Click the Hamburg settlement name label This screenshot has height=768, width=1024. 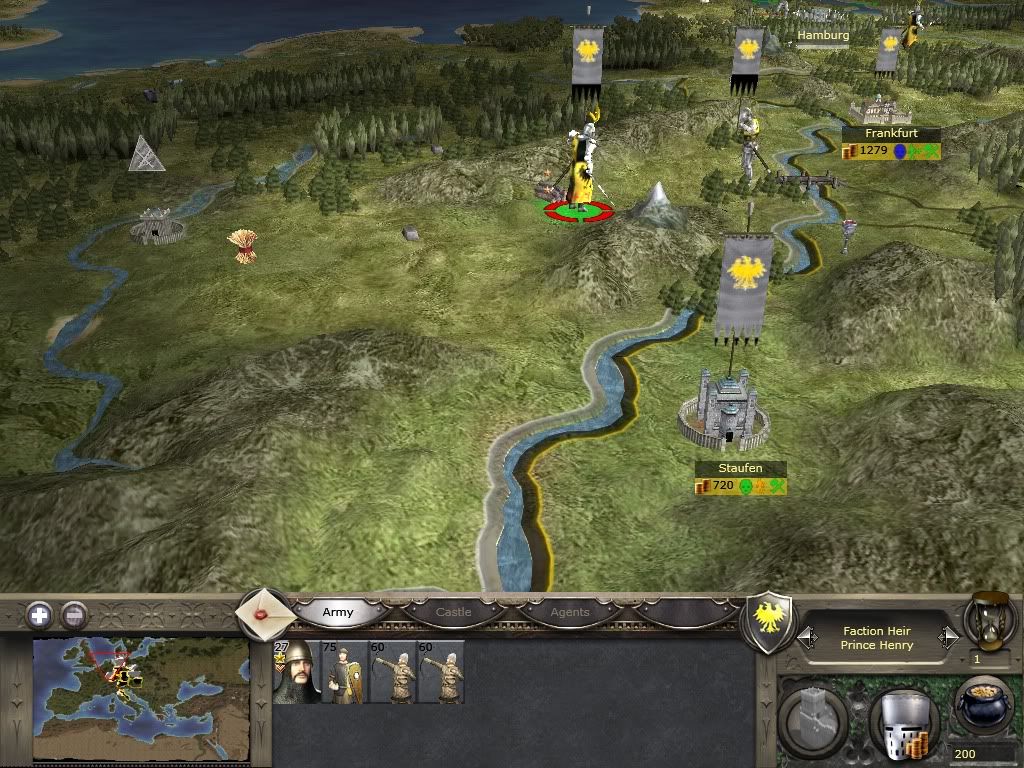pyautogui.click(x=823, y=36)
